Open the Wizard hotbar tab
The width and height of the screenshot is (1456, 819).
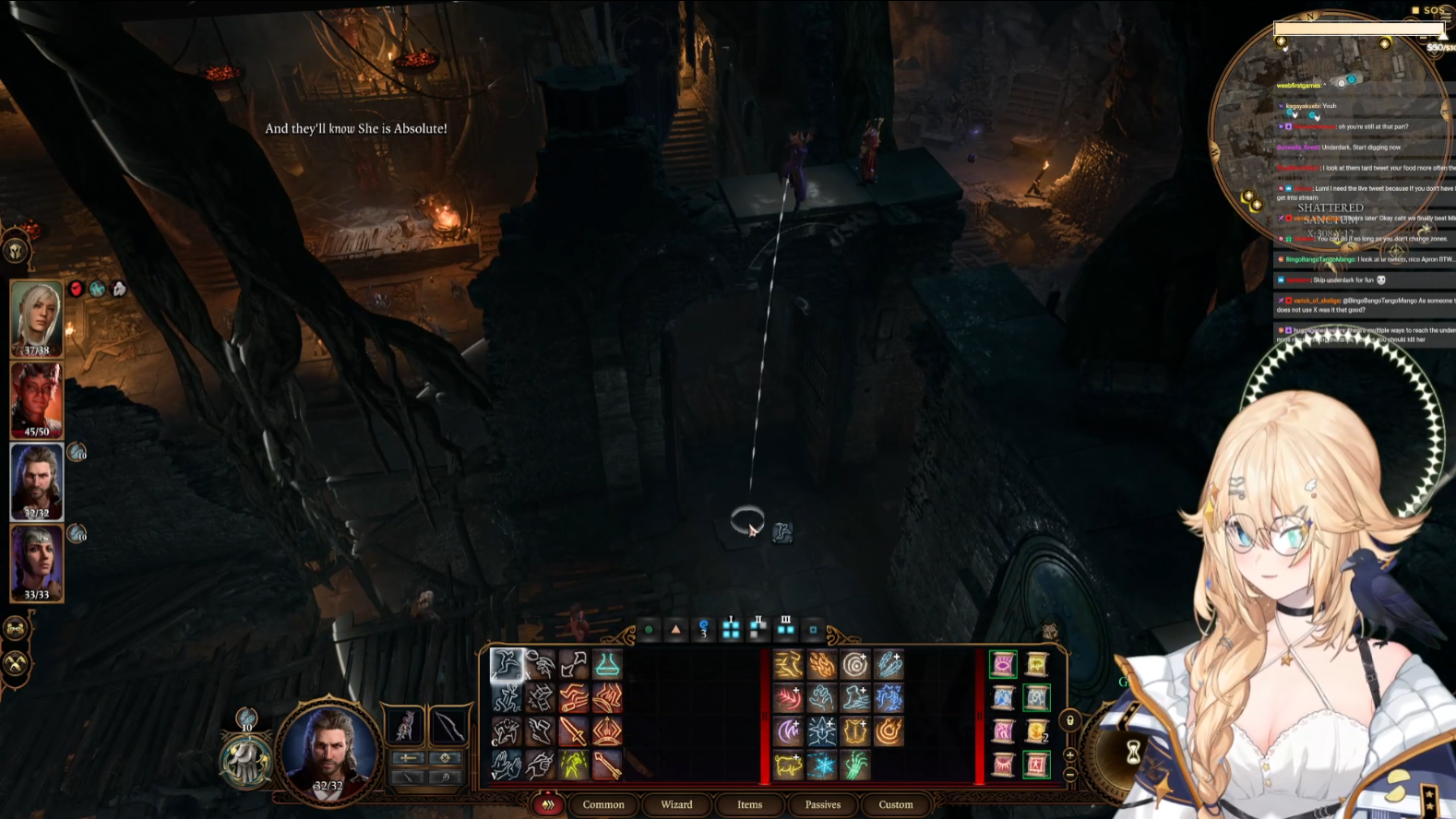[676, 804]
